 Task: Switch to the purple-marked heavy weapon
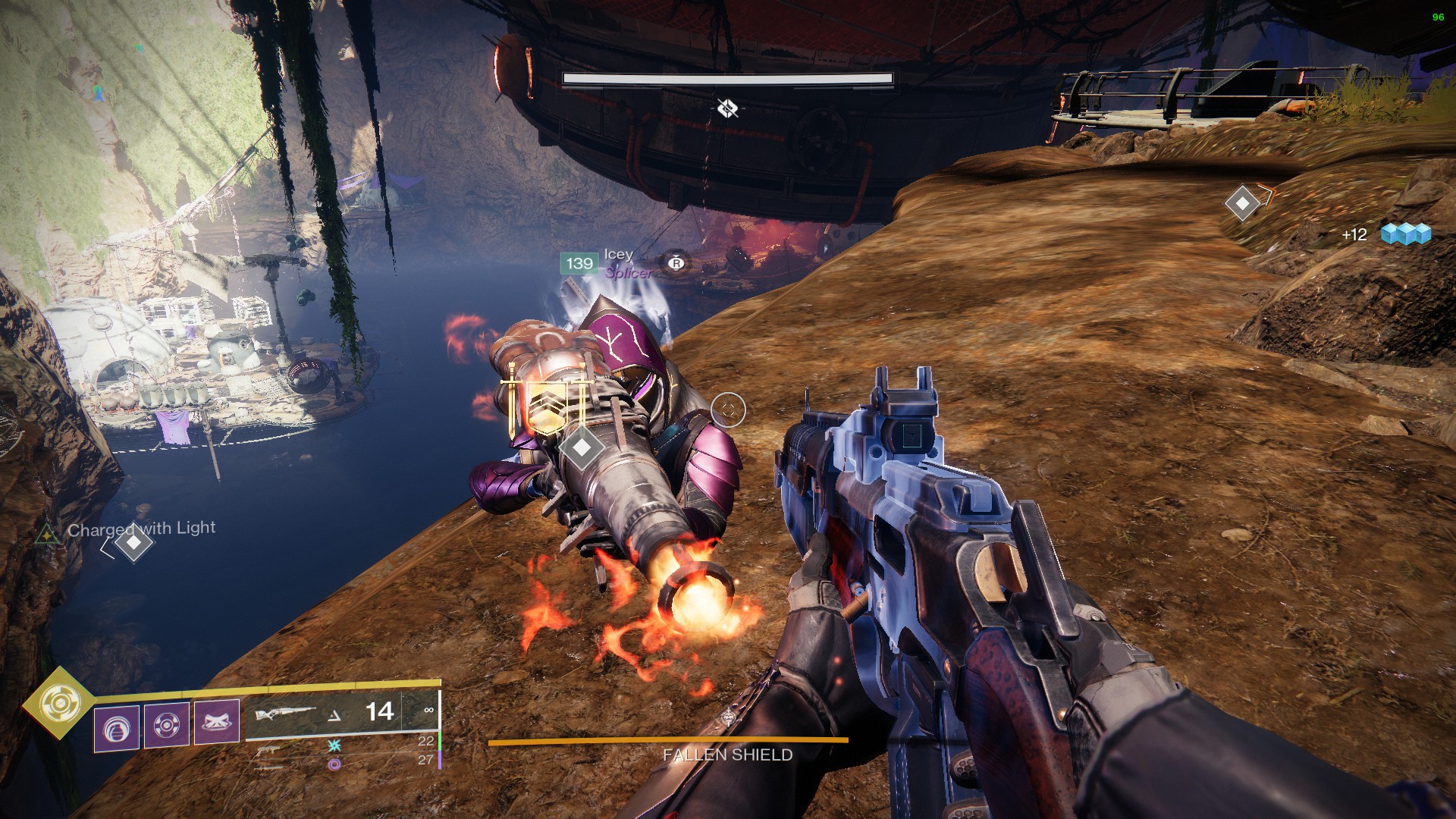tap(334, 764)
